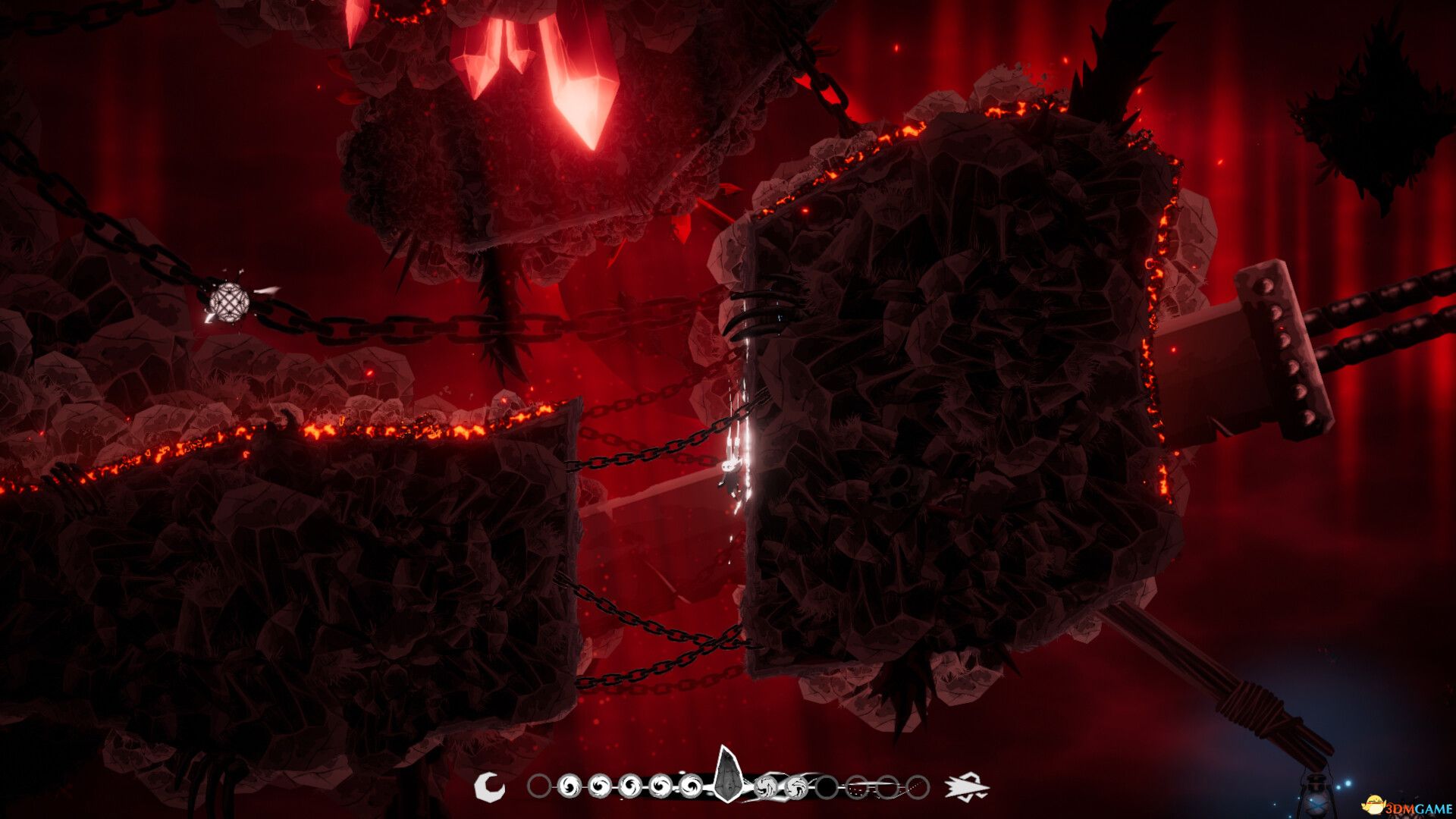
Task: Toggle the darkened orb after the shard
Action: [827, 786]
